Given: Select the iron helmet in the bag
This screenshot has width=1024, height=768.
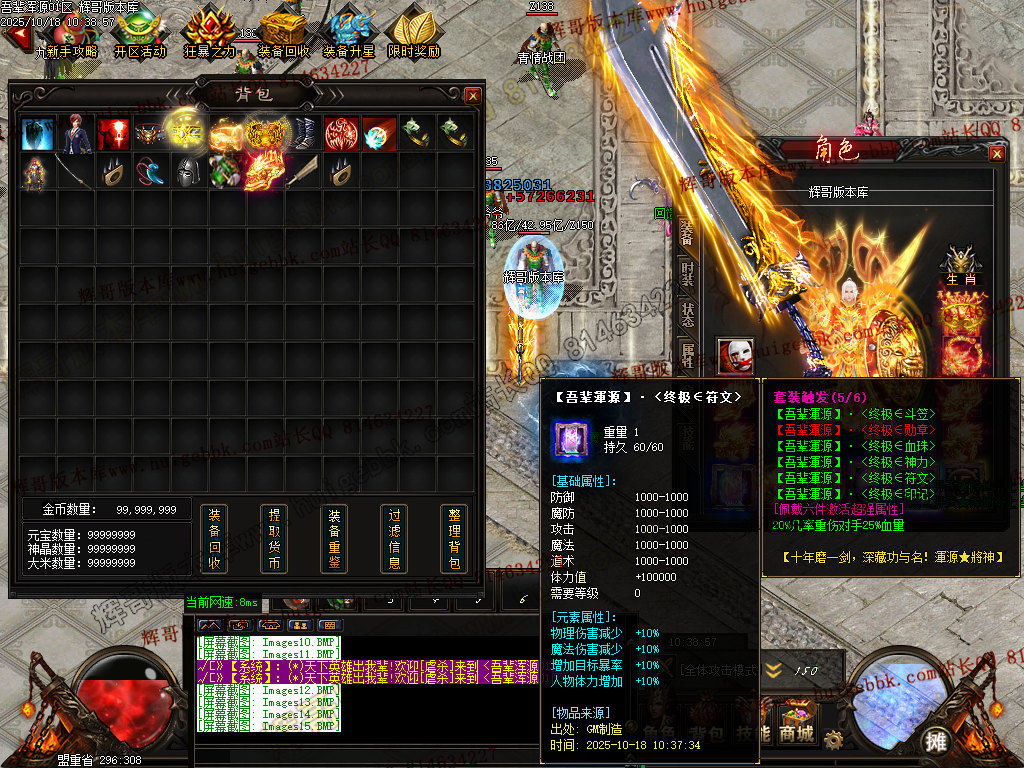Looking at the screenshot, I should pos(188,172).
